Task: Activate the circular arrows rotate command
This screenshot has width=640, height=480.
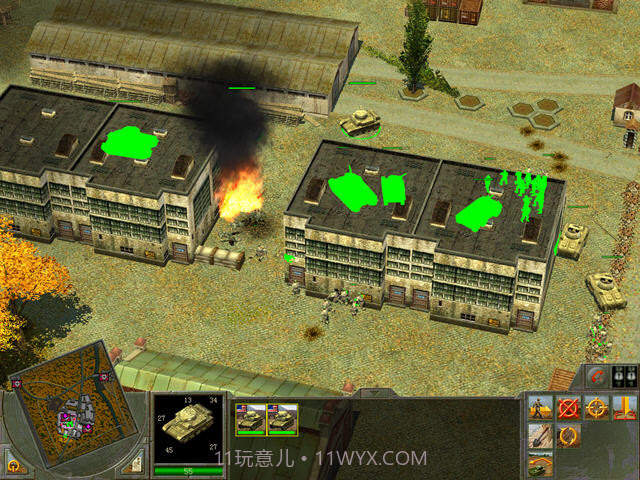Action: pos(569,437)
